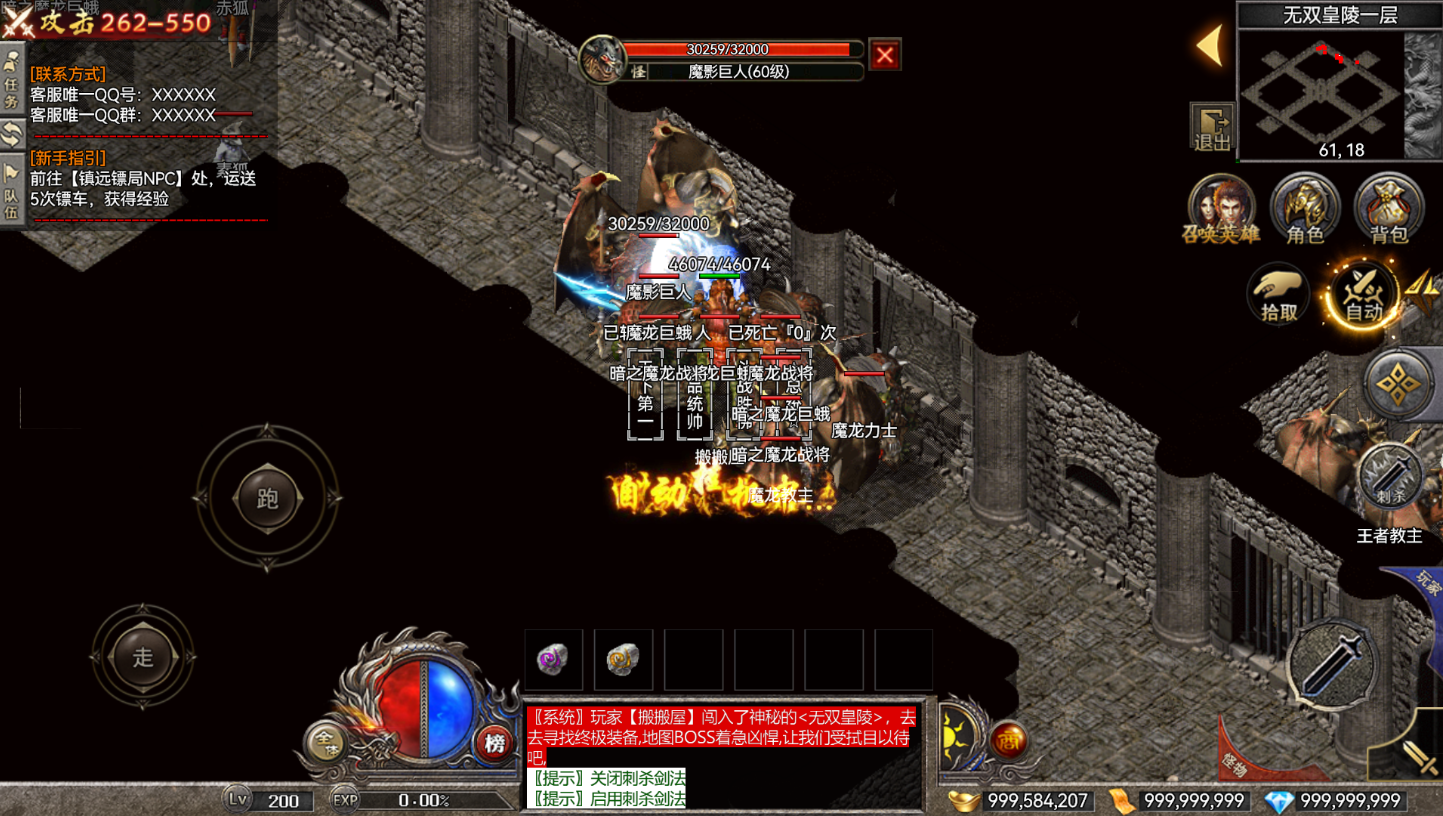Switch to the 队伍 team tab

pos(12,193)
